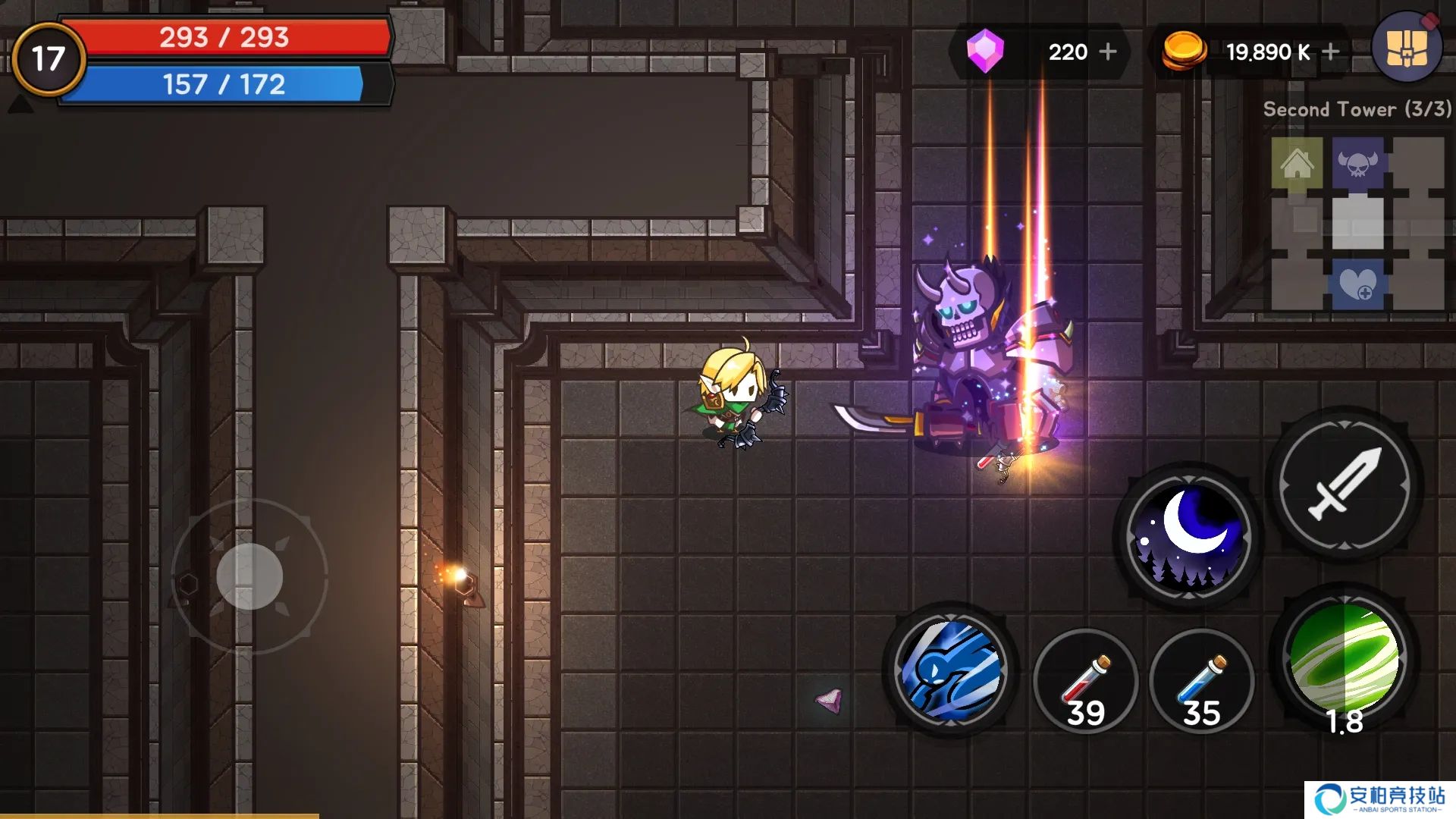This screenshot has width=1456, height=819.
Task: Select the skull boss room on minimap
Action: pos(1357,163)
